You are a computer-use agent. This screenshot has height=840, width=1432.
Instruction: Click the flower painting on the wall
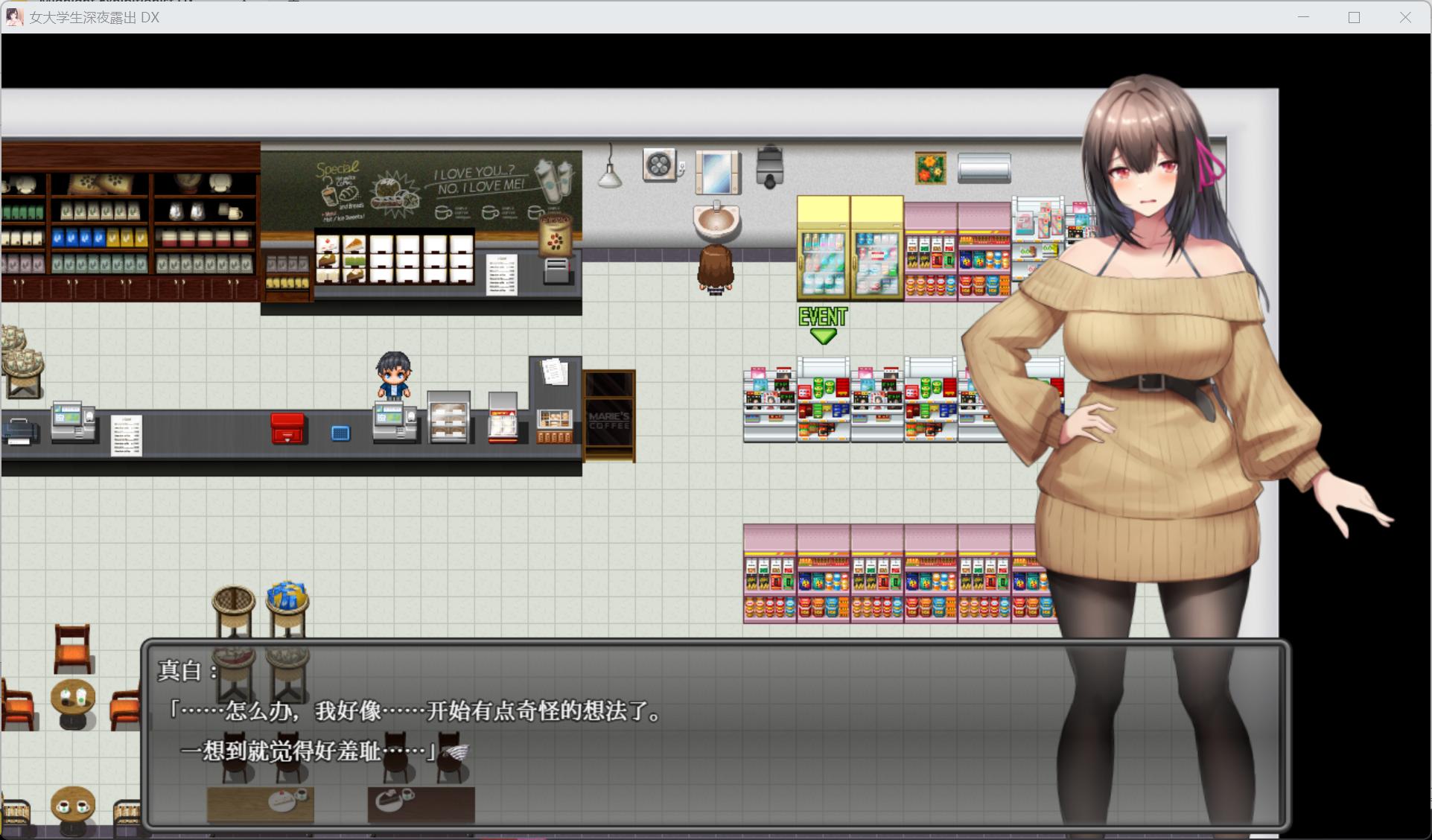pos(929,168)
